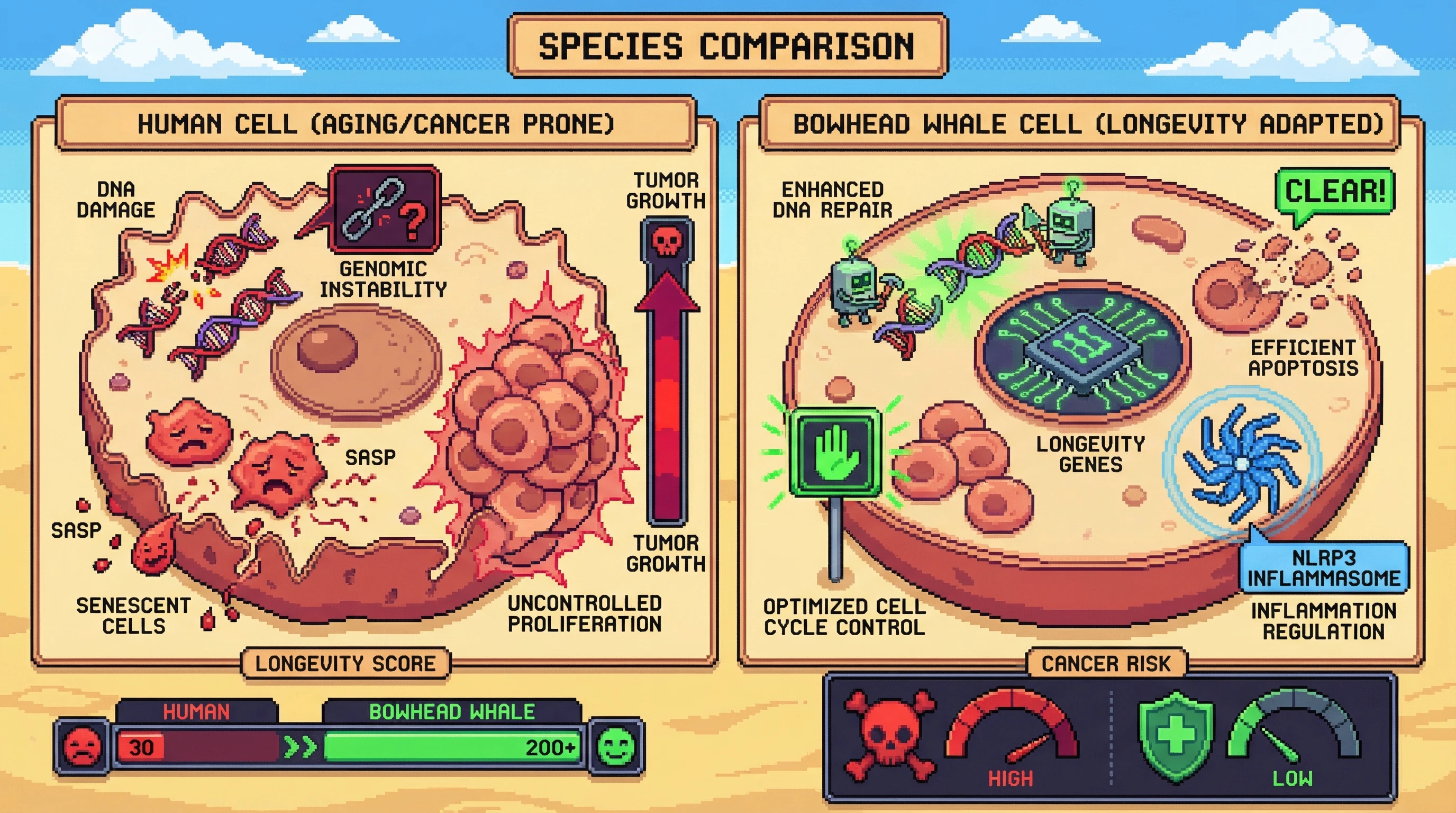The width and height of the screenshot is (1456, 813).
Task: Select the Longevity Score label
Action: (345, 663)
